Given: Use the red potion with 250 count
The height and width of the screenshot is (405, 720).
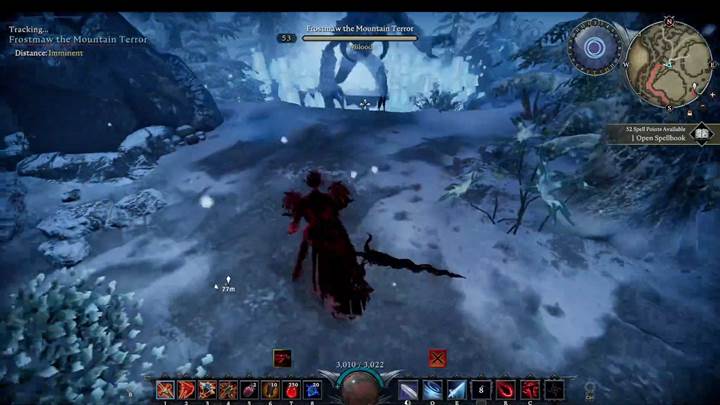Looking at the screenshot, I should click(x=291, y=389).
